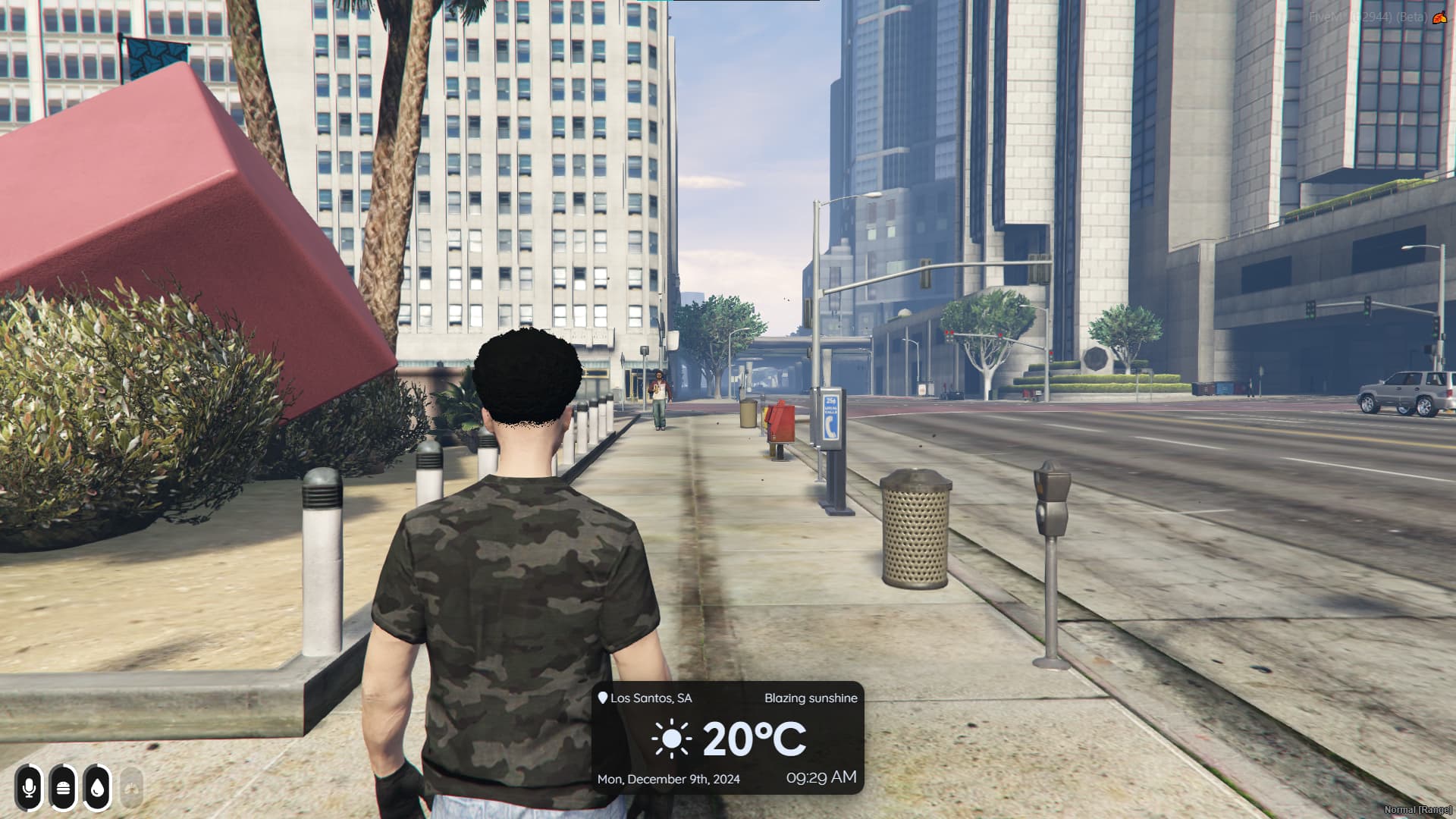Click the water drop thirst icon
Image resolution: width=1456 pixels, height=819 pixels.
pos(97,787)
